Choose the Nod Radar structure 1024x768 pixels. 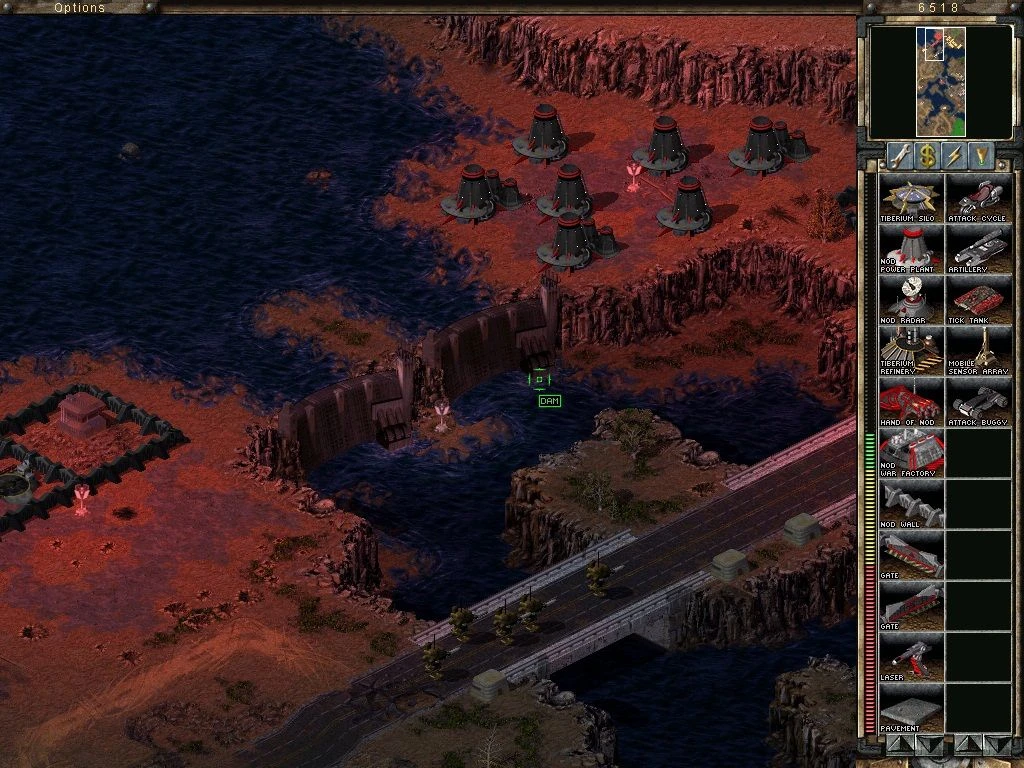click(x=911, y=299)
